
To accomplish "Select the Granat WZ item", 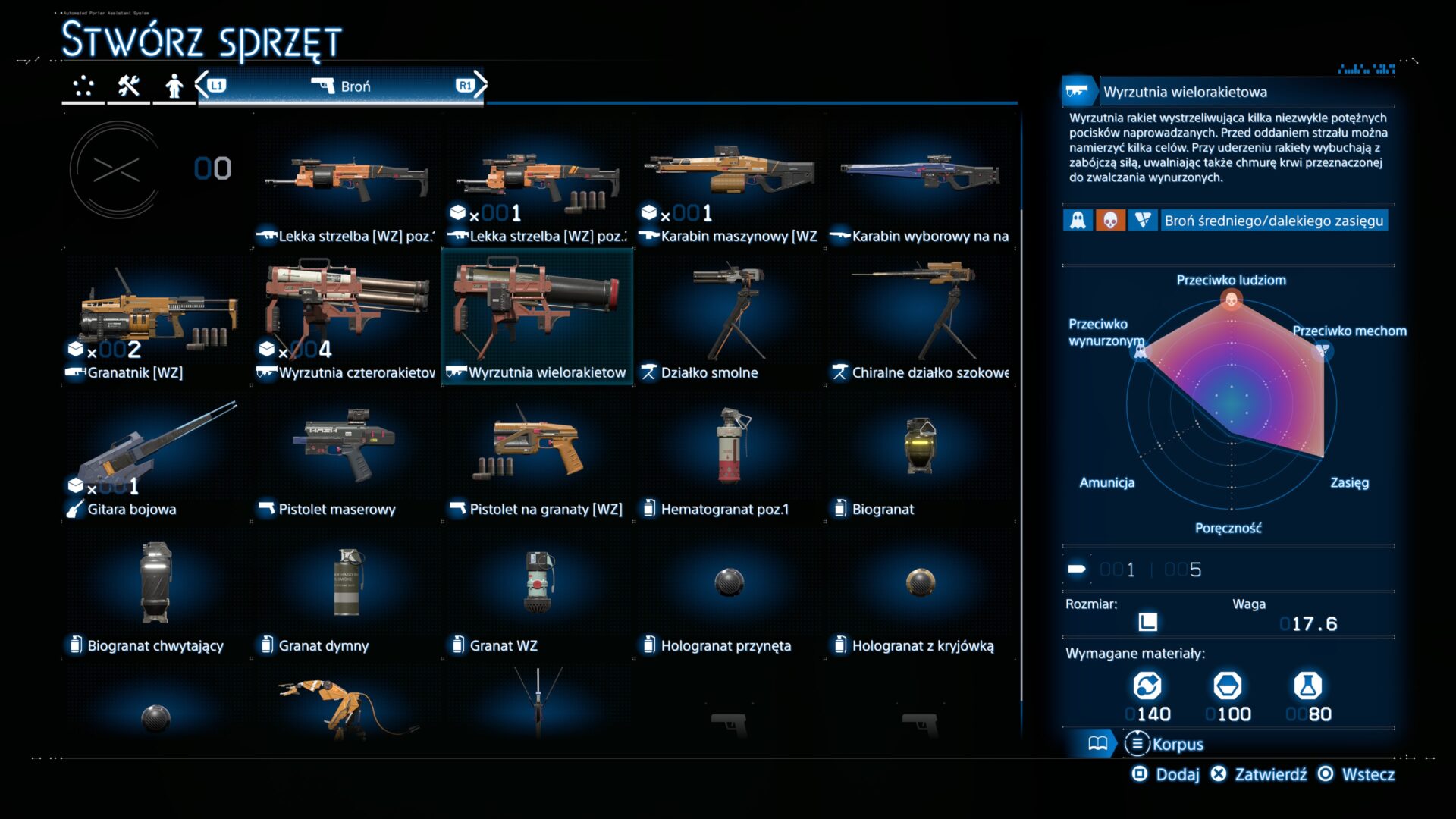I will point(538,594).
